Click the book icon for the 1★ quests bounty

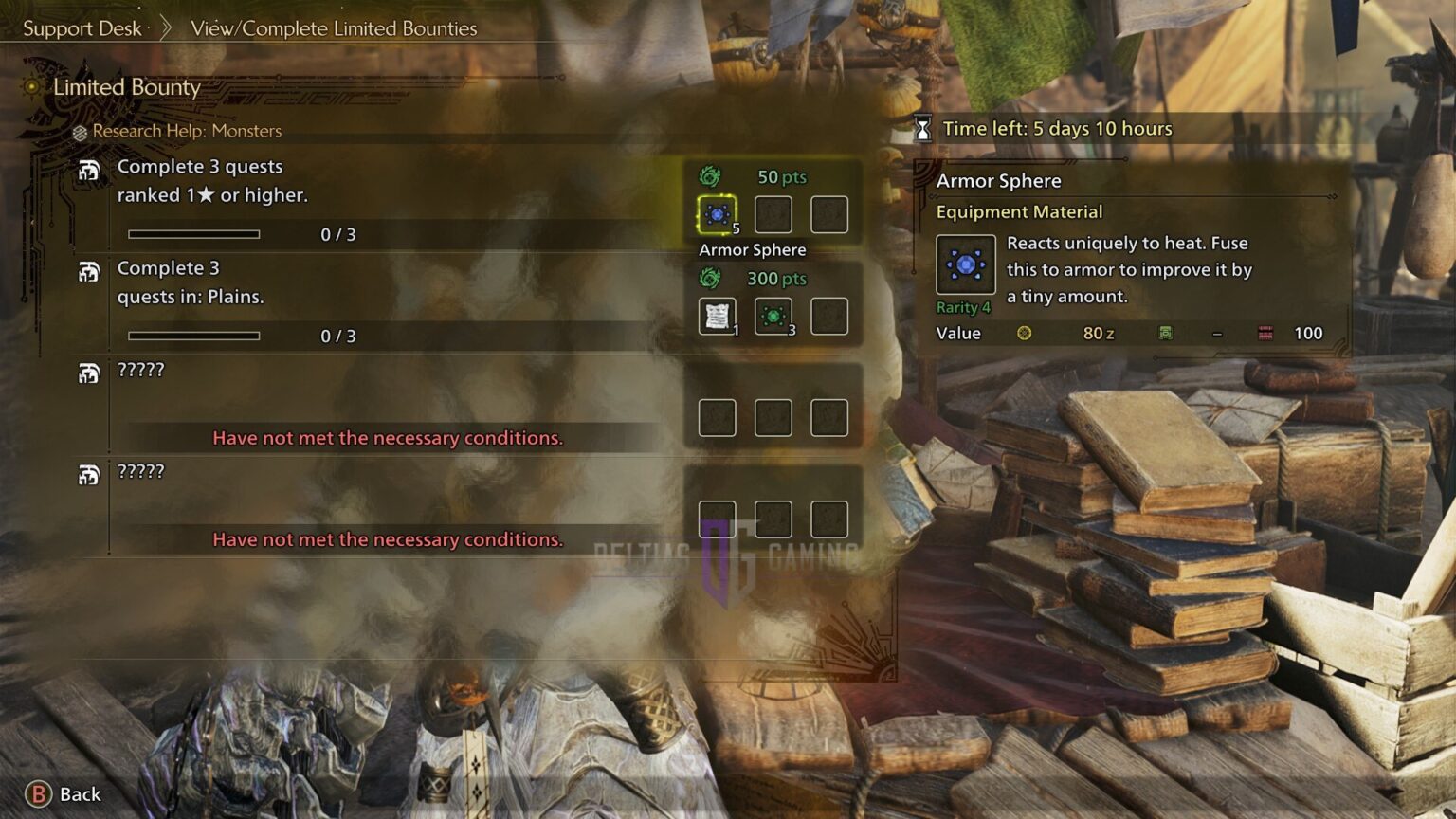coord(91,168)
